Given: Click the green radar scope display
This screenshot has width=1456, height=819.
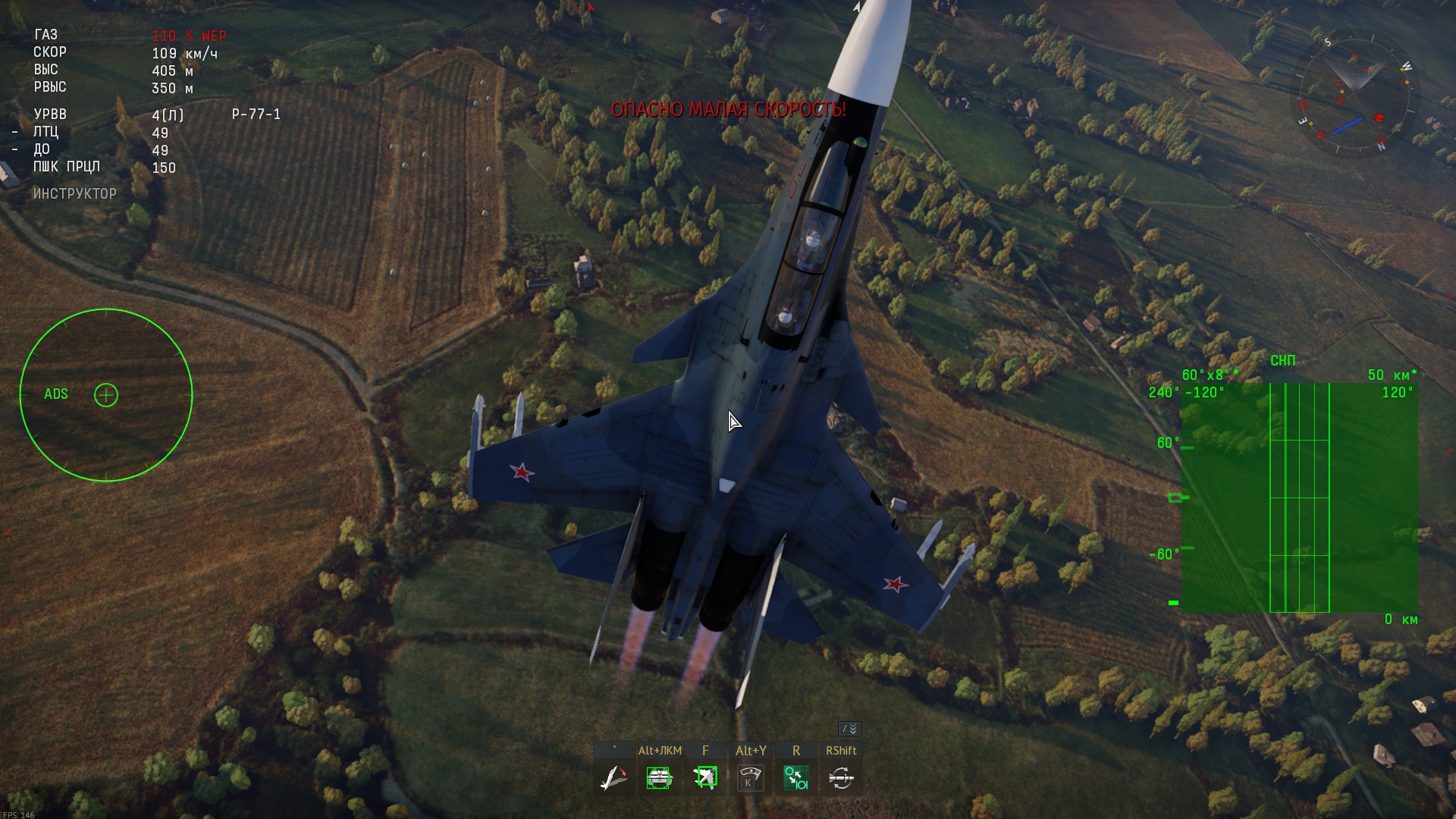Looking at the screenshot, I should 1299,497.
